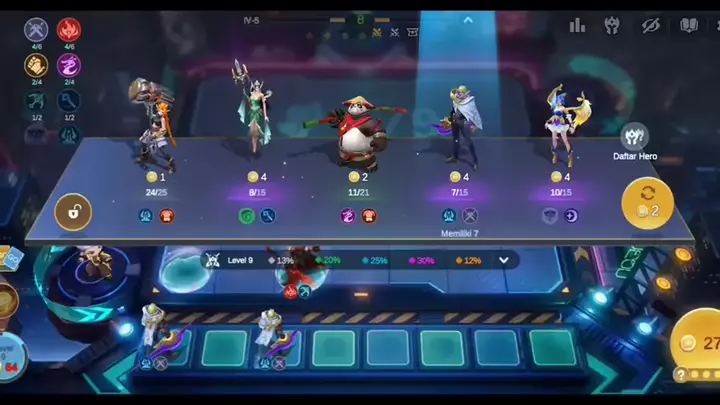Open Daftar Hero list
Screen dimensions: 720x405
click(633, 140)
